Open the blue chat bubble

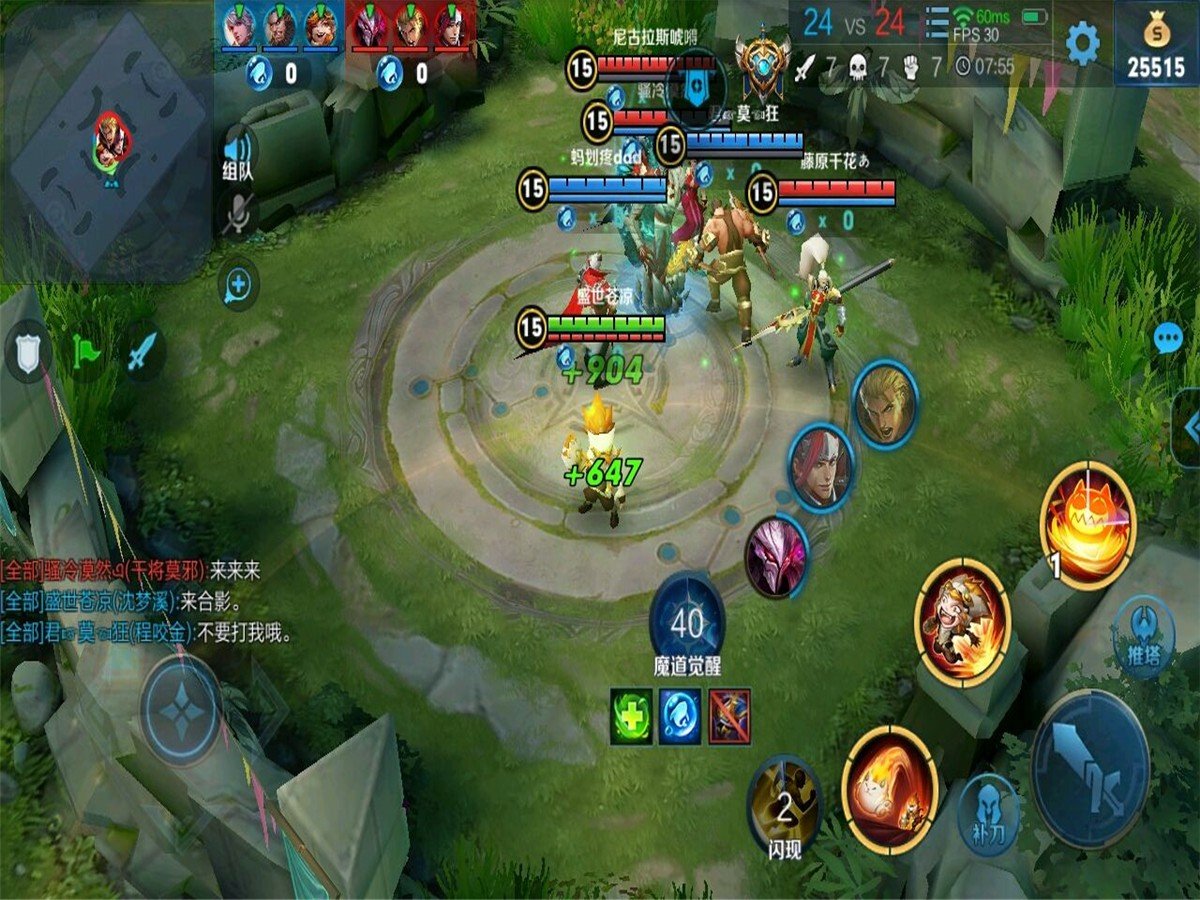click(1168, 339)
